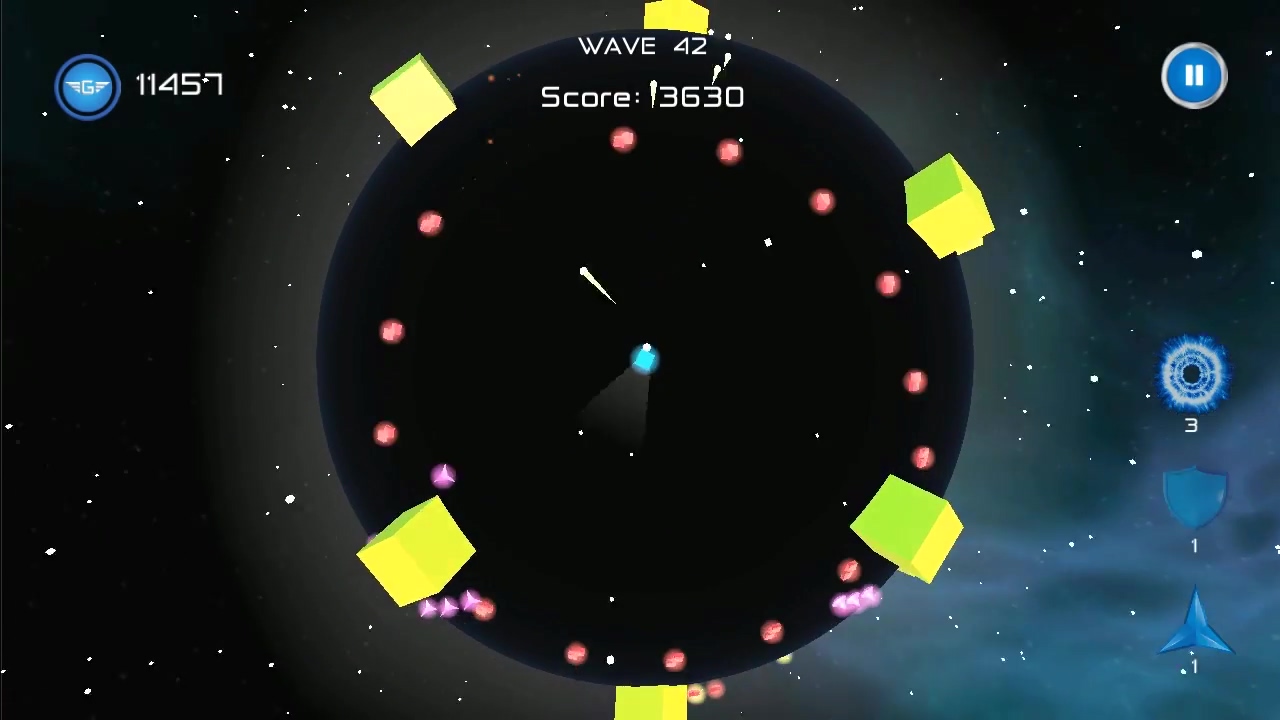
Task: Select the winged G currency badge
Action: click(x=87, y=86)
